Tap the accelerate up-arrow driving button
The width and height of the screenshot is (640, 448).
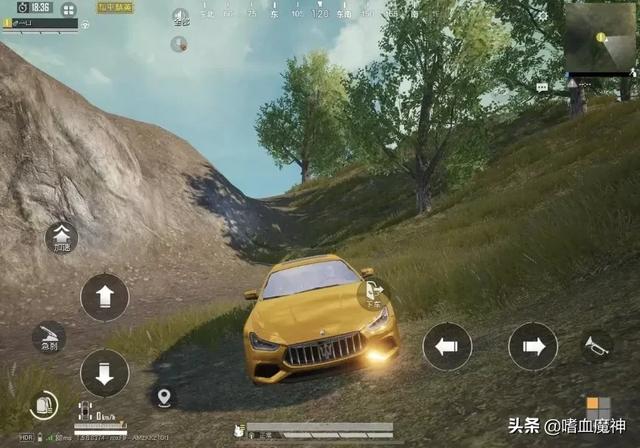click(105, 297)
